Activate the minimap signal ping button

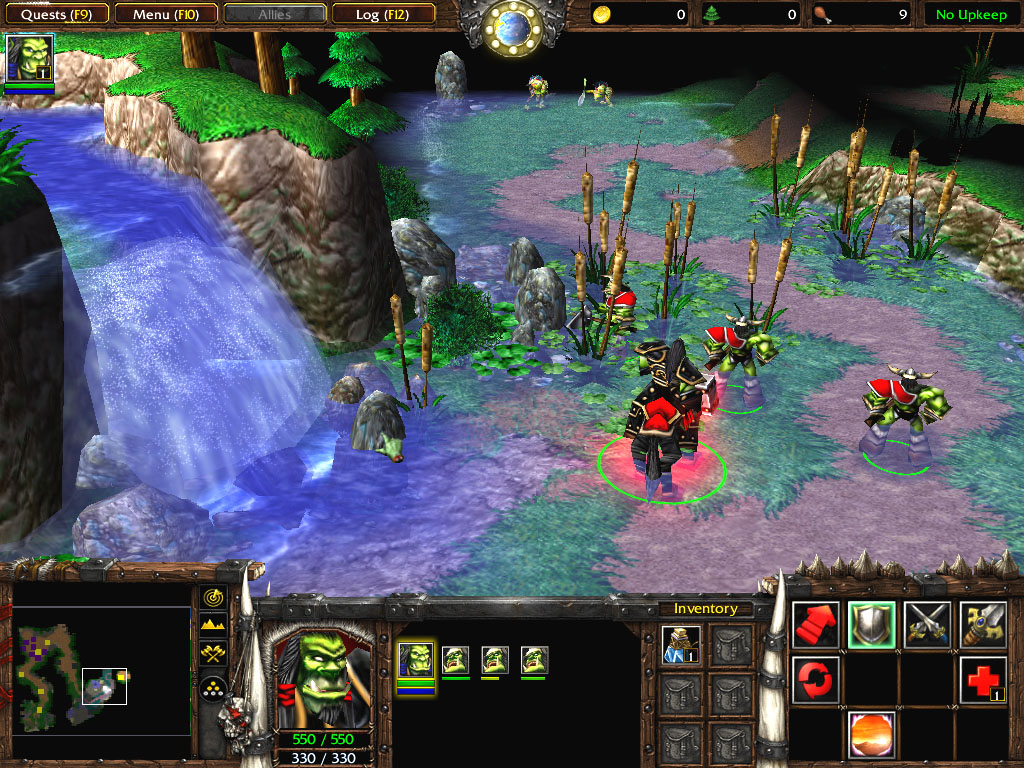pos(213,597)
